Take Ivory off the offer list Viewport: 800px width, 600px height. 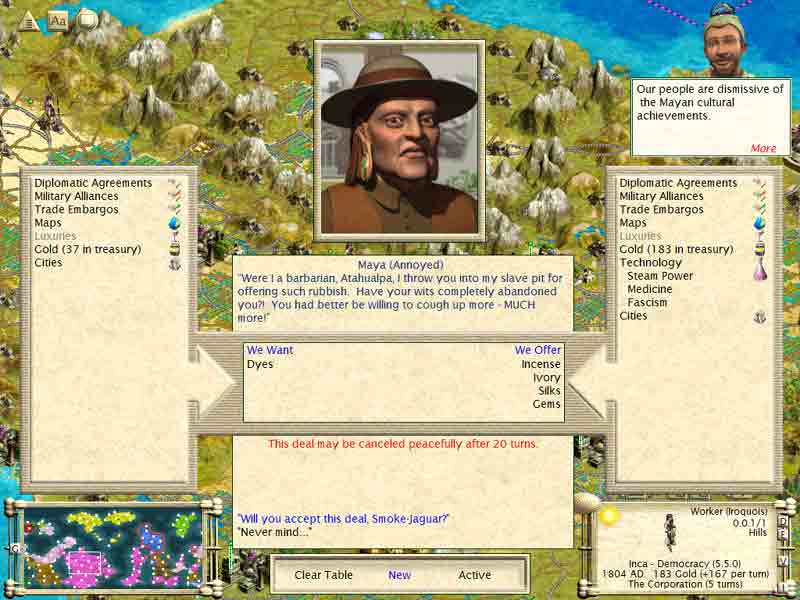545,378
